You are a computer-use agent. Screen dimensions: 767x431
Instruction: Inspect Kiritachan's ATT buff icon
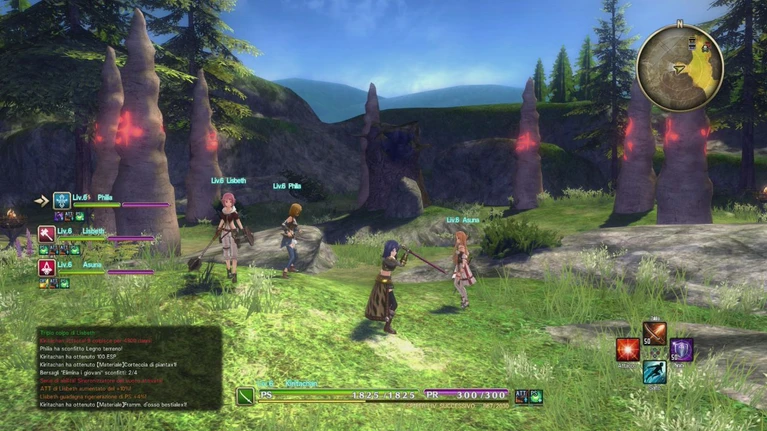pos(521,396)
